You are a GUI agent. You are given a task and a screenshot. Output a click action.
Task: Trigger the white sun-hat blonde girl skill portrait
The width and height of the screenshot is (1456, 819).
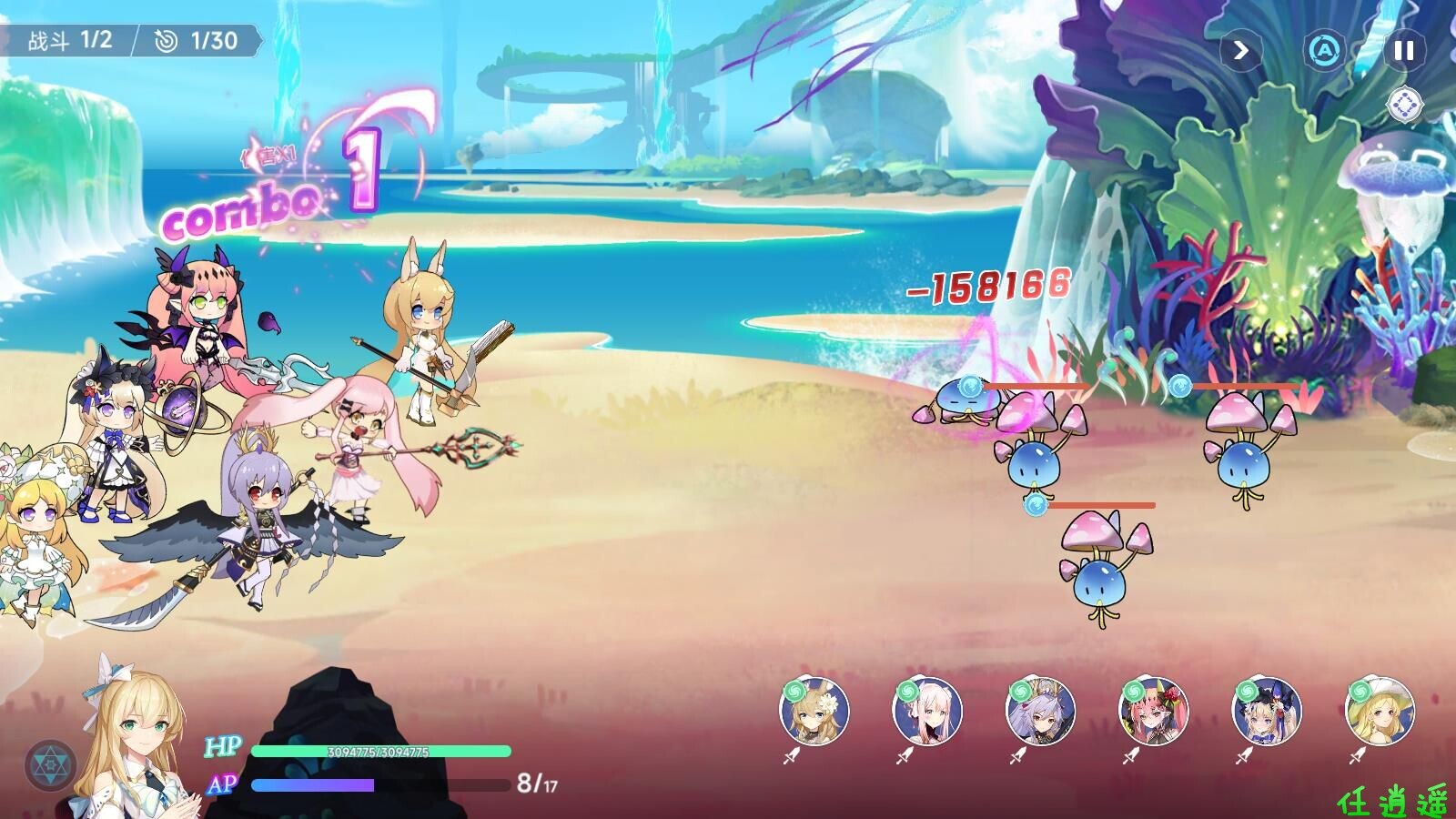[x=1380, y=712]
